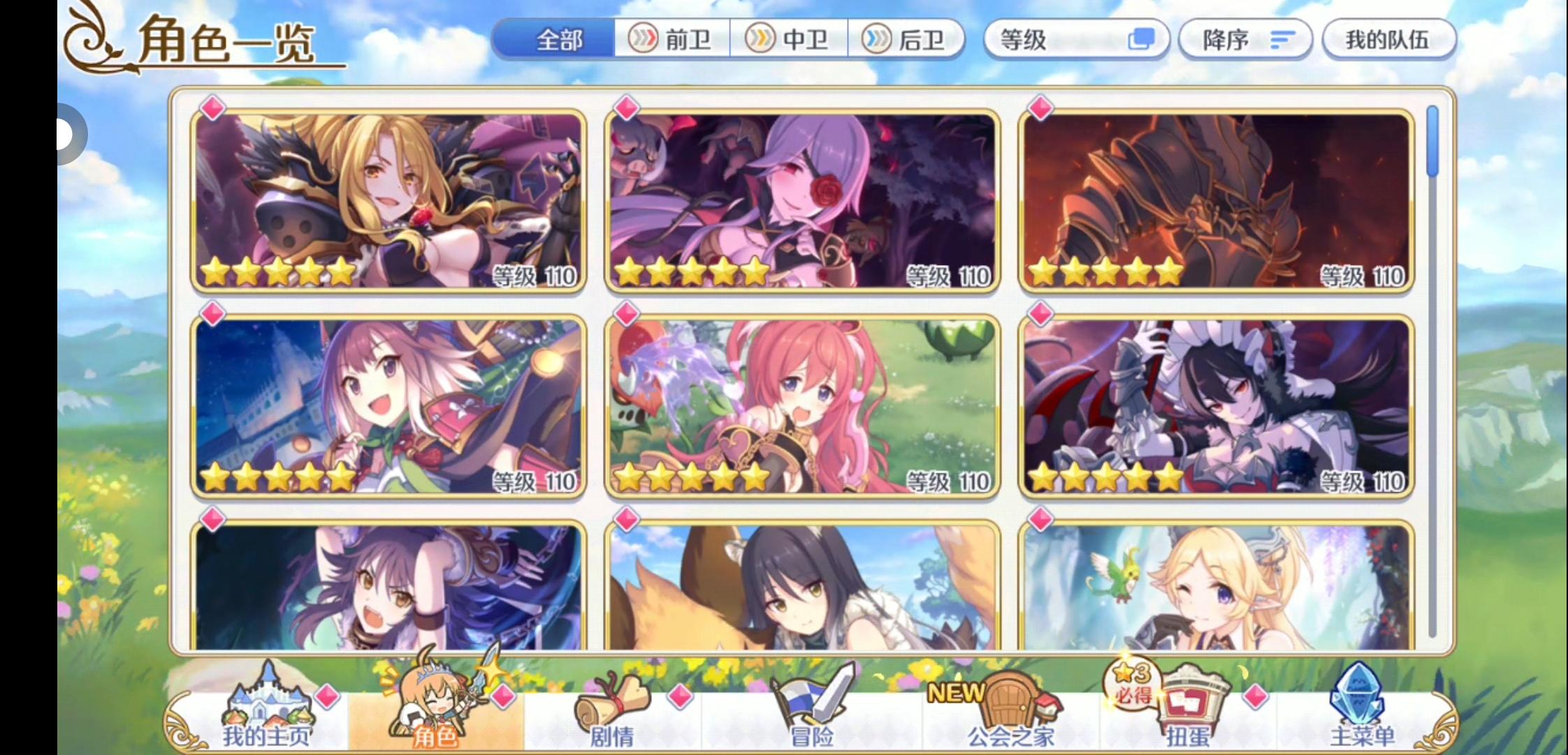Open 我的队伍 team button
Screen dimensions: 1568x755
[x=1391, y=40]
